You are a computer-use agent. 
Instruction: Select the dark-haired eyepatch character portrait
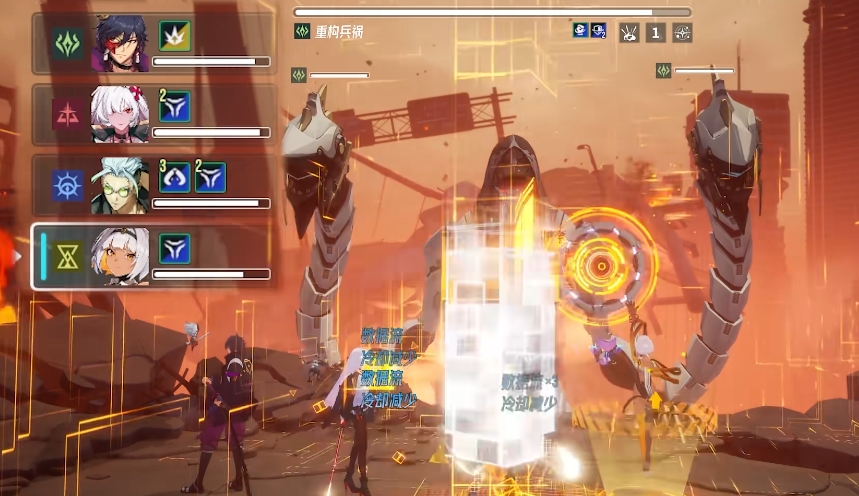tap(122, 42)
